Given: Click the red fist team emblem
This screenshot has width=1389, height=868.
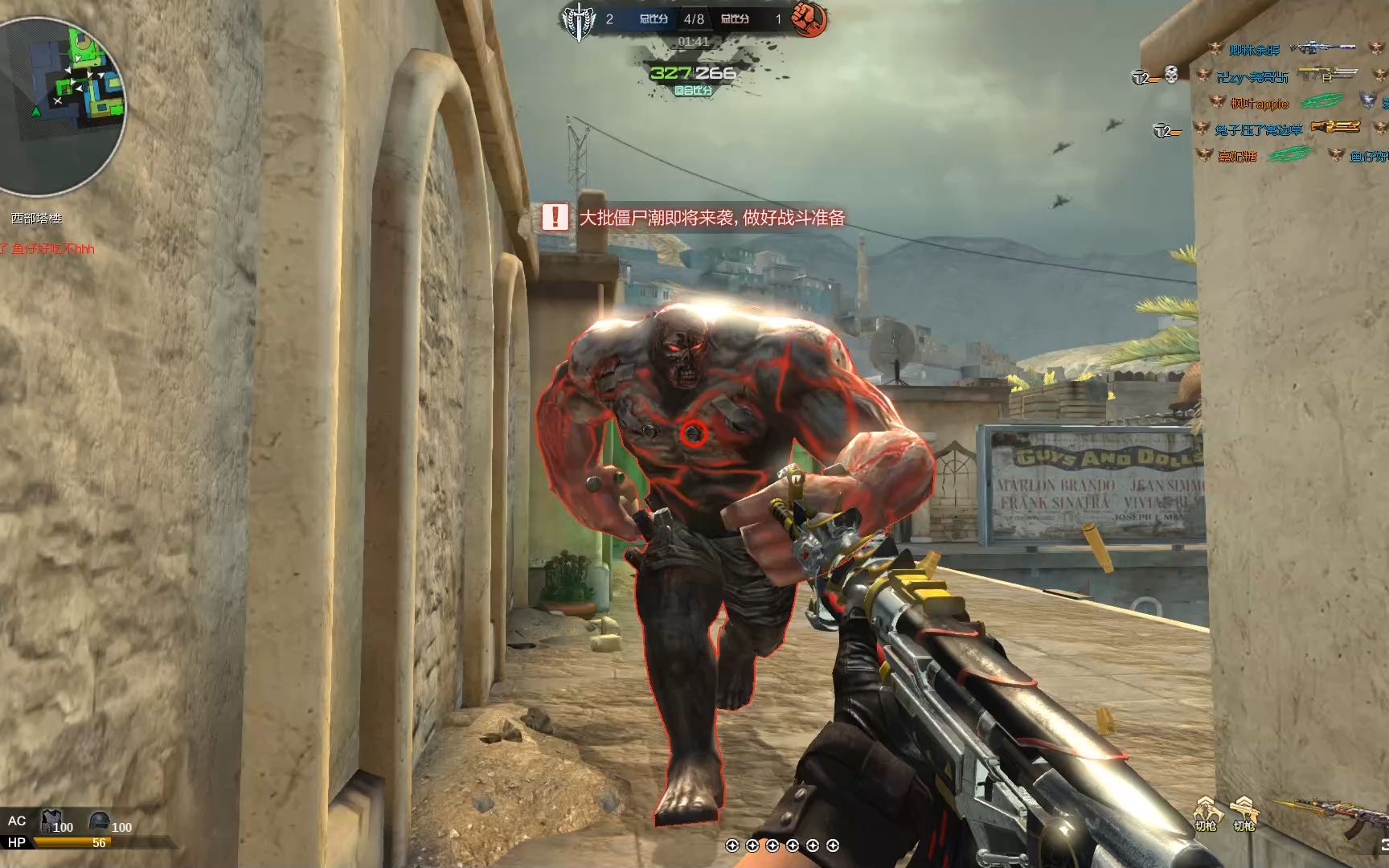Looking at the screenshot, I should tap(808, 19).
